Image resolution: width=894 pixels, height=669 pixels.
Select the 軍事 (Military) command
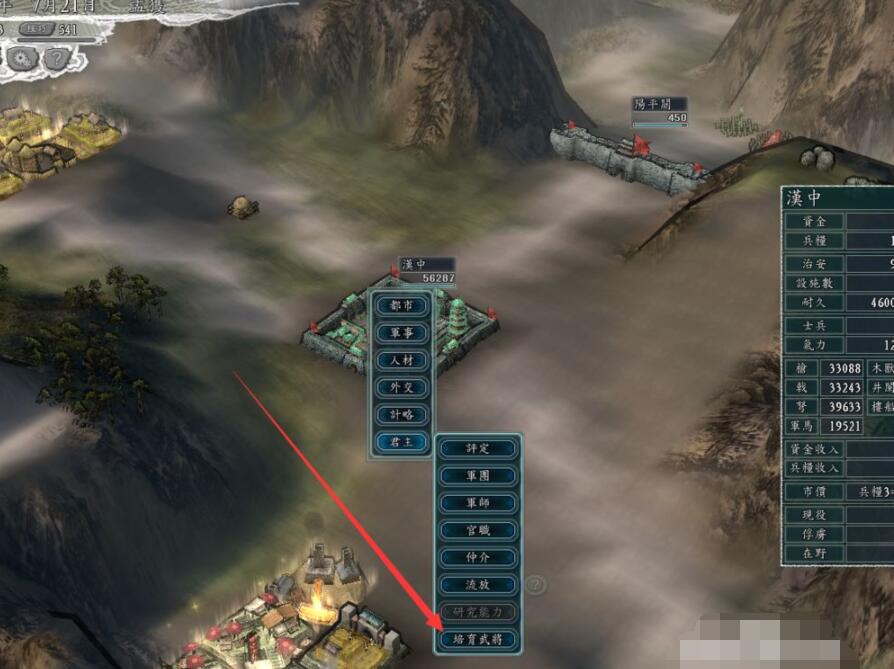point(401,332)
